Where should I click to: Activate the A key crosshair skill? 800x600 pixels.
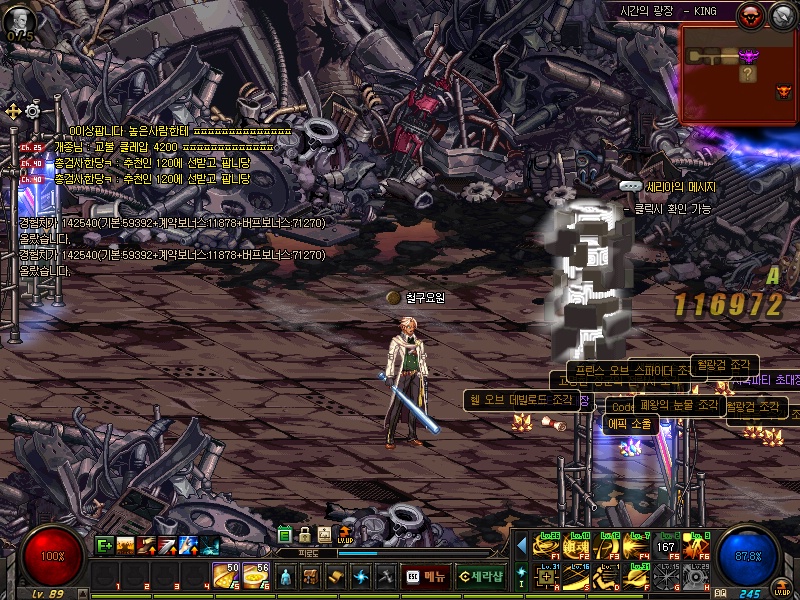tap(548, 576)
